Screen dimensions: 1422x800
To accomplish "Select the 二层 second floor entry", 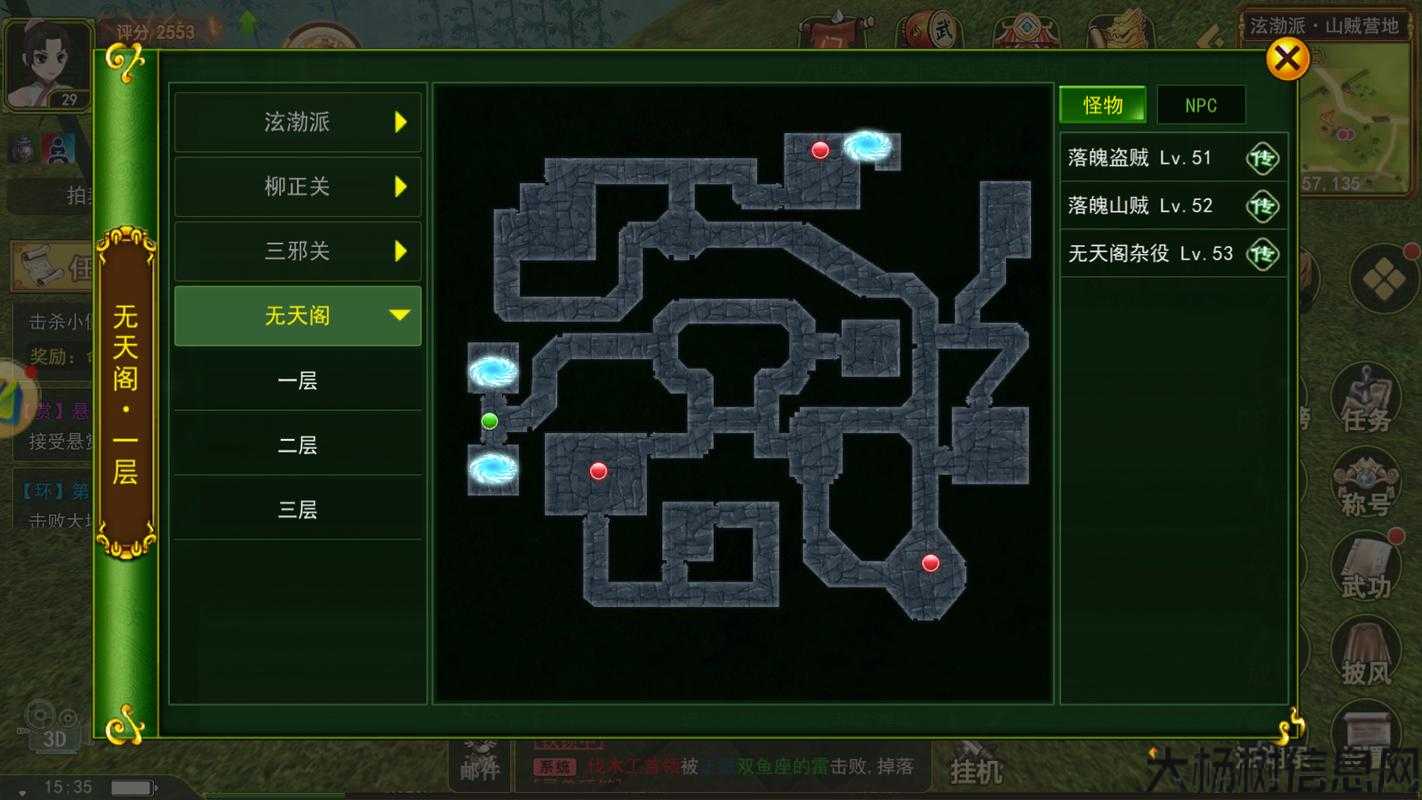I will click(297, 444).
